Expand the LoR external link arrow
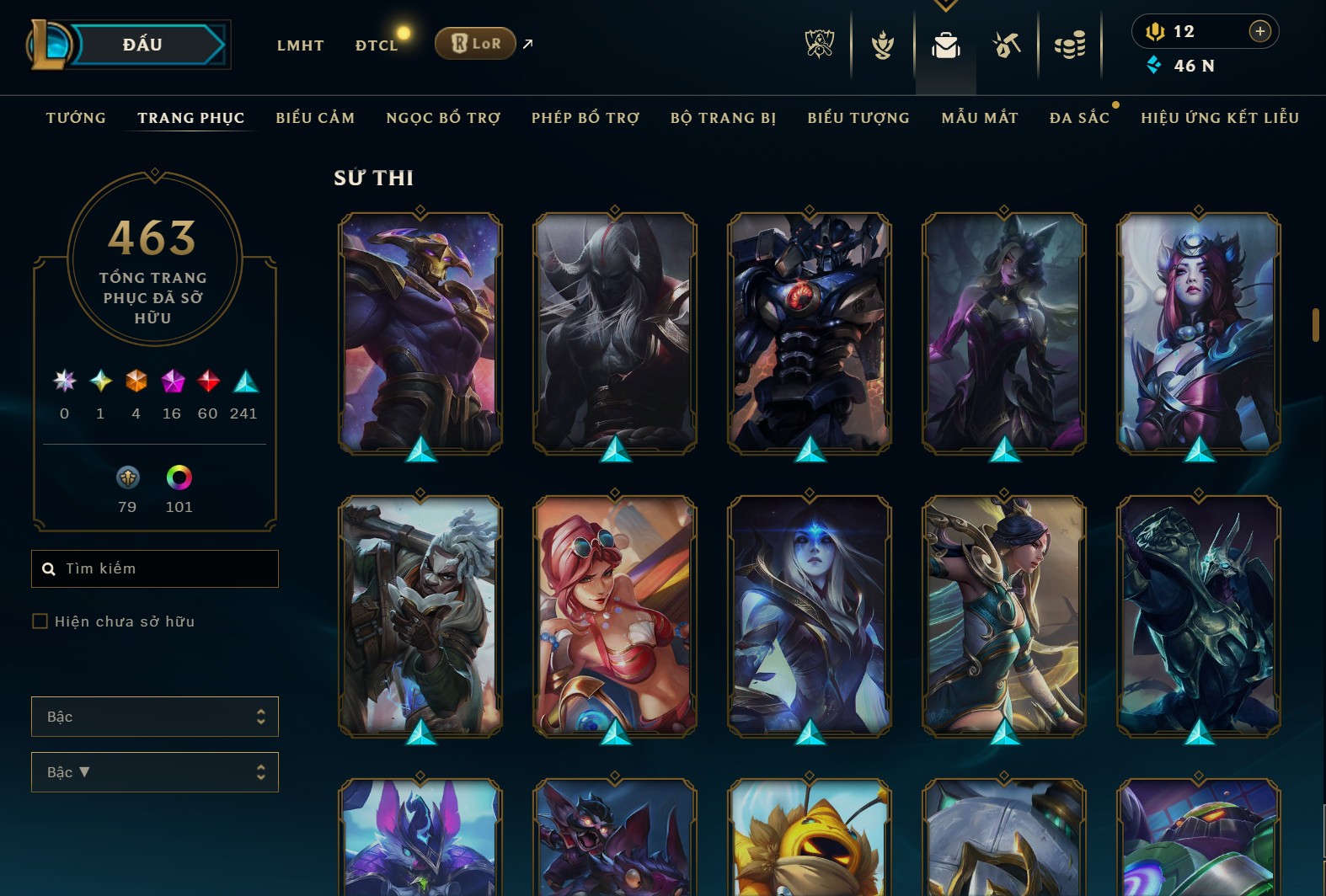Image resolution: width=1326 pixels, height=896 pixels. tap(527, 44)
